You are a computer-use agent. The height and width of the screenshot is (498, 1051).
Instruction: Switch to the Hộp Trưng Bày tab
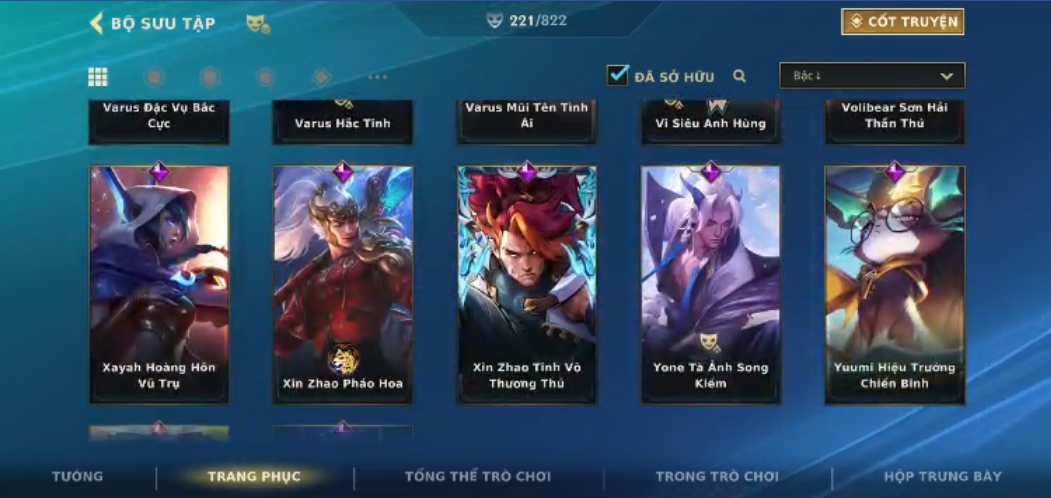(x=942, y=477)
